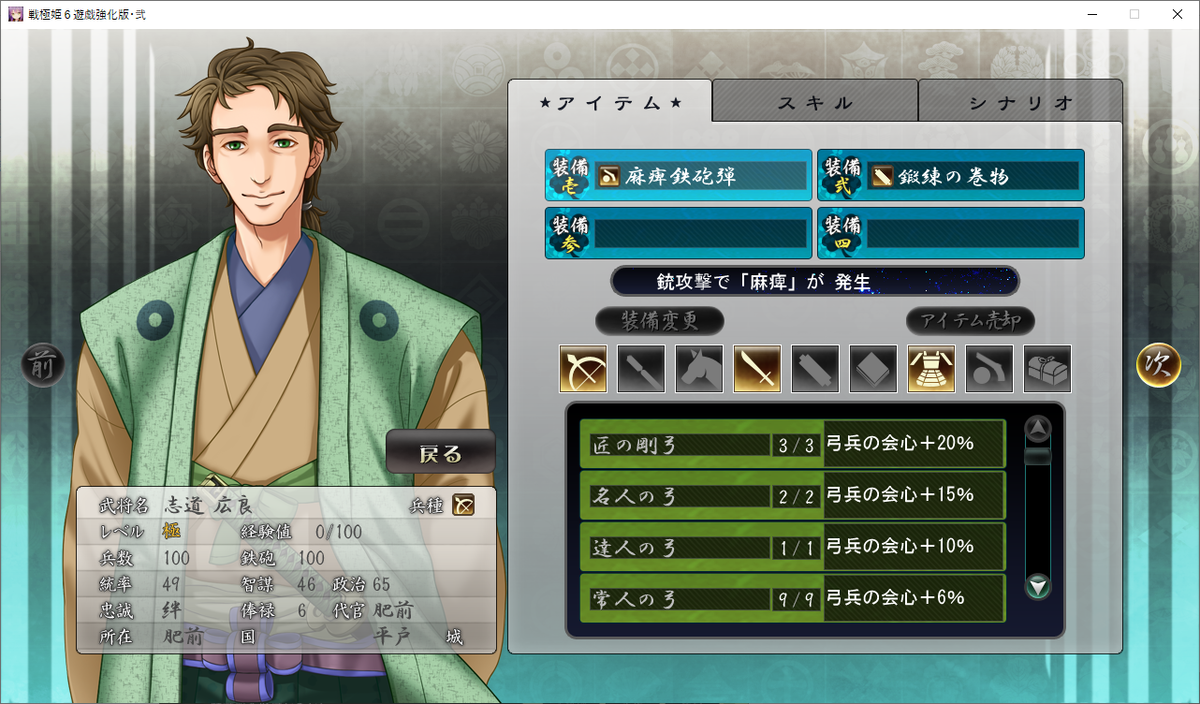The image size is (1200, 704).
Task: Switch to the スキル tab
Action: point(815,102)
